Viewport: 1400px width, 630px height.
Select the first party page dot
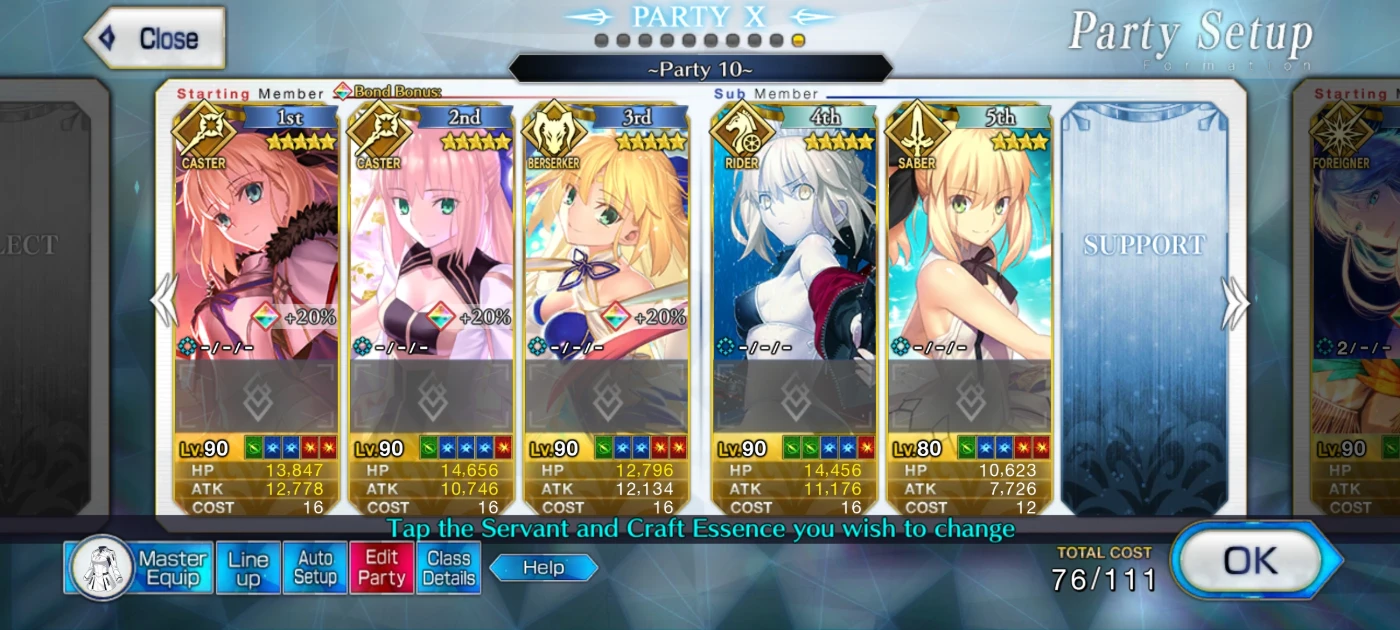click(x=601, y=41)
